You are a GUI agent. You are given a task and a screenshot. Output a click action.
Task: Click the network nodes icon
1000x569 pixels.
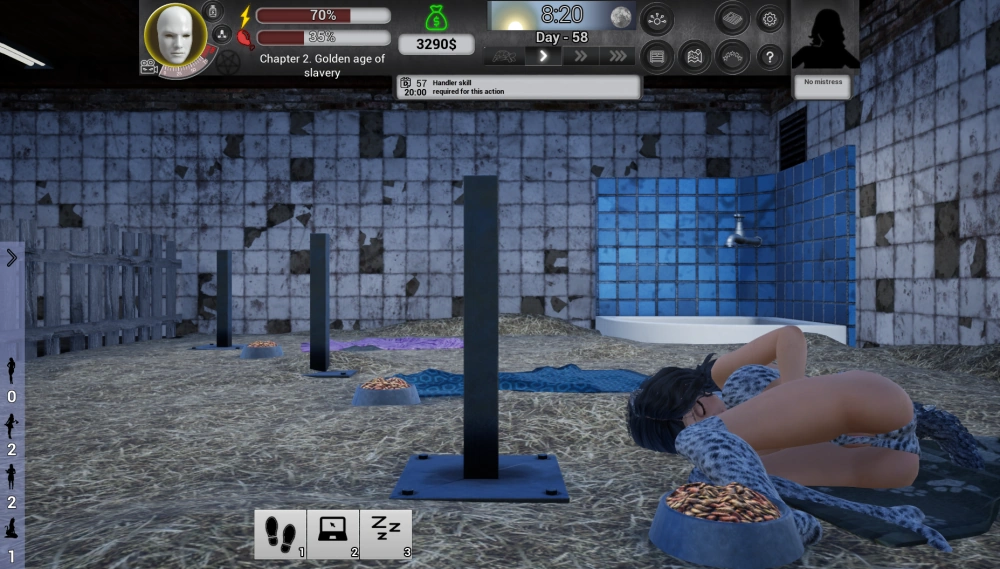pyautogui.click(x=656, y=18)
